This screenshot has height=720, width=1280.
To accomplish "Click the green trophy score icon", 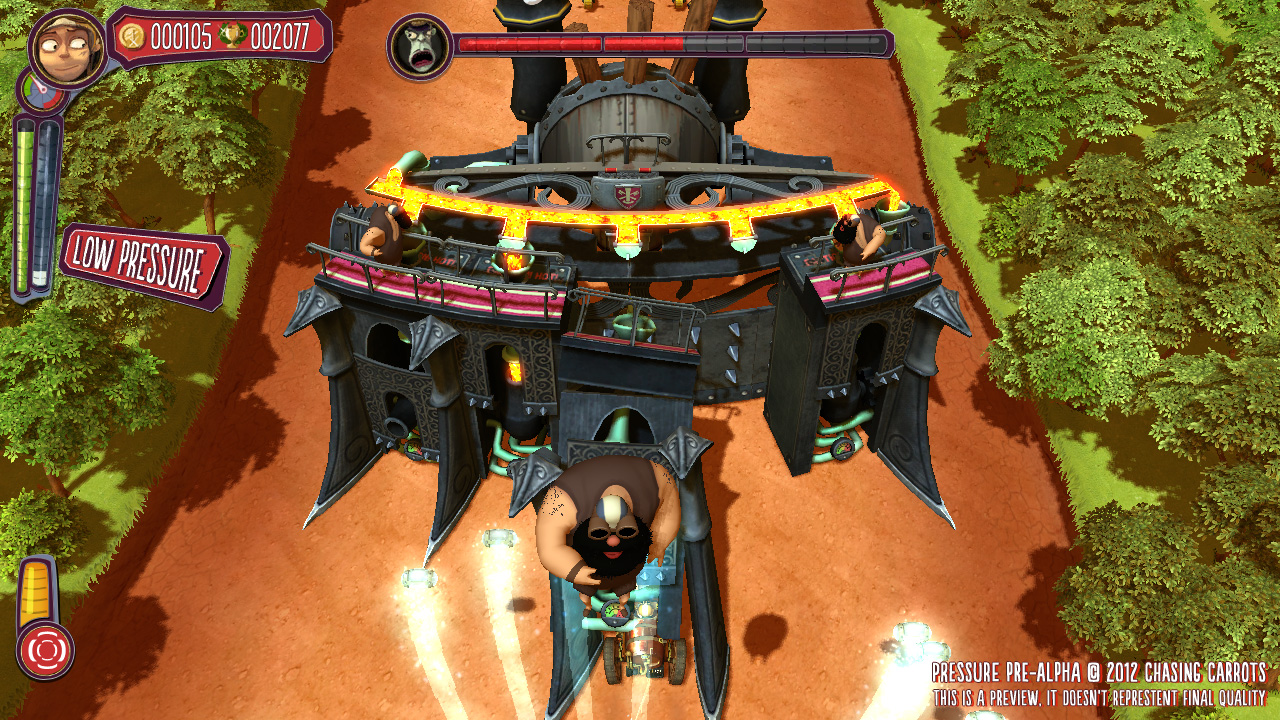I will (x=232, y=37).
